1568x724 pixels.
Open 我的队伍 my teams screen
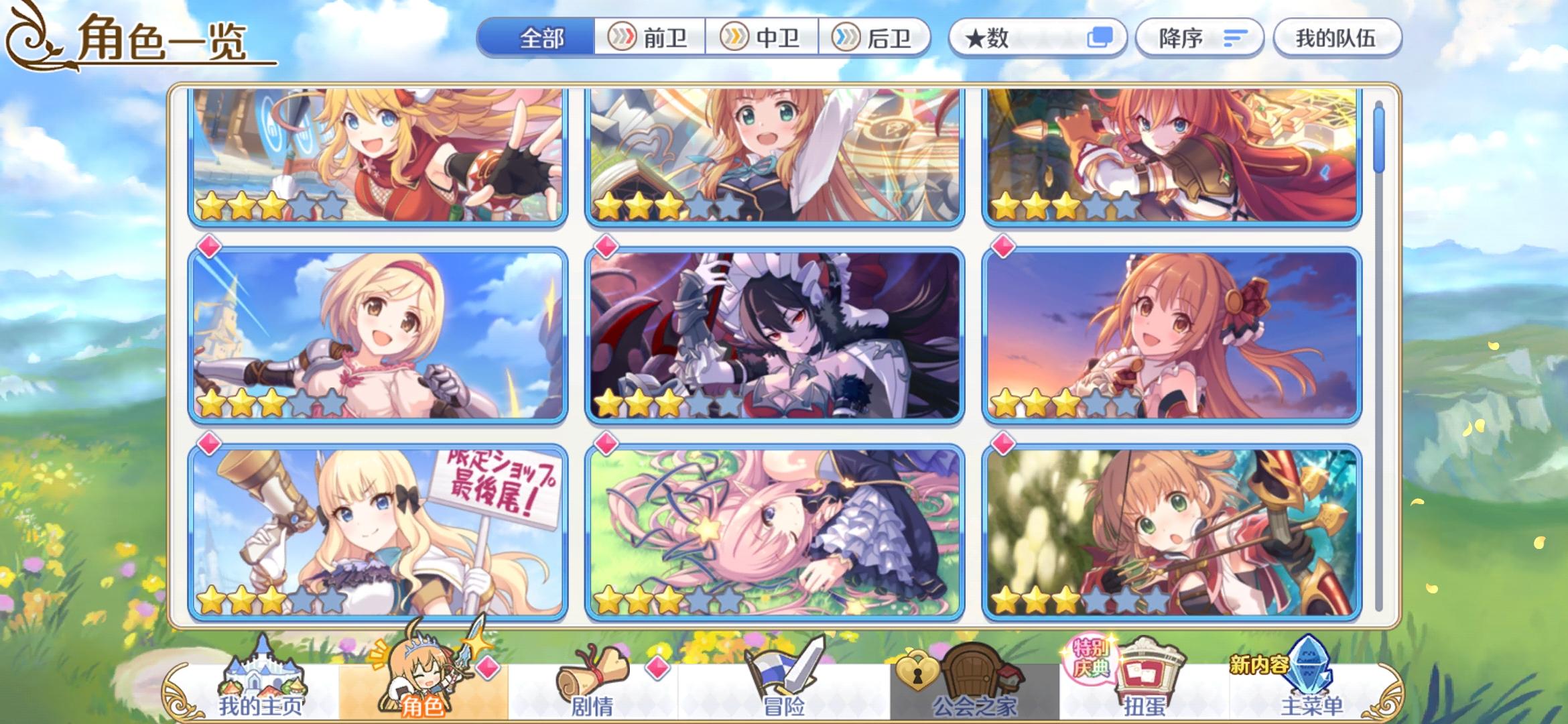(x=1337, y=38)
